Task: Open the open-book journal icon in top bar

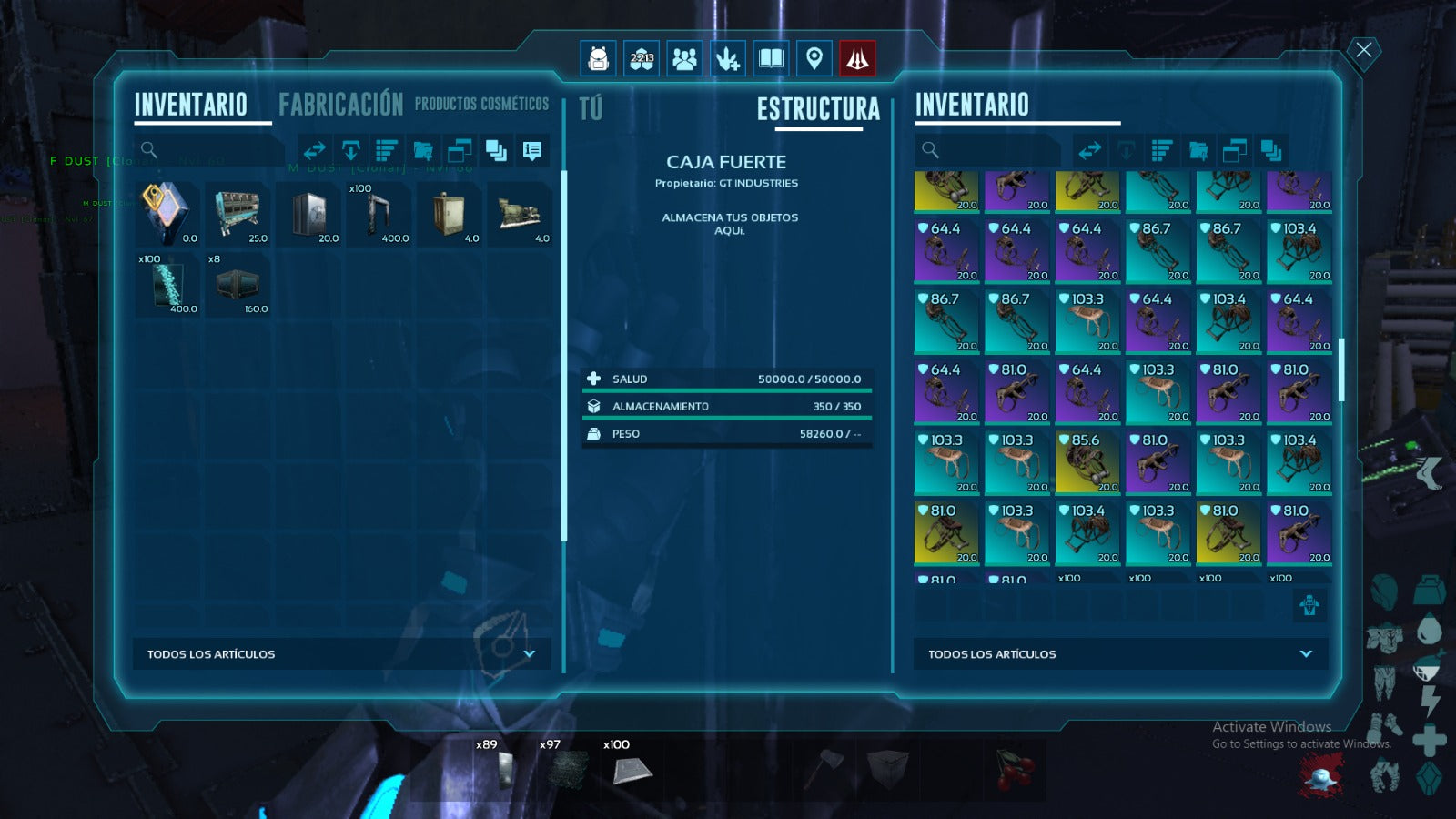Action: (x=771, y=59)
